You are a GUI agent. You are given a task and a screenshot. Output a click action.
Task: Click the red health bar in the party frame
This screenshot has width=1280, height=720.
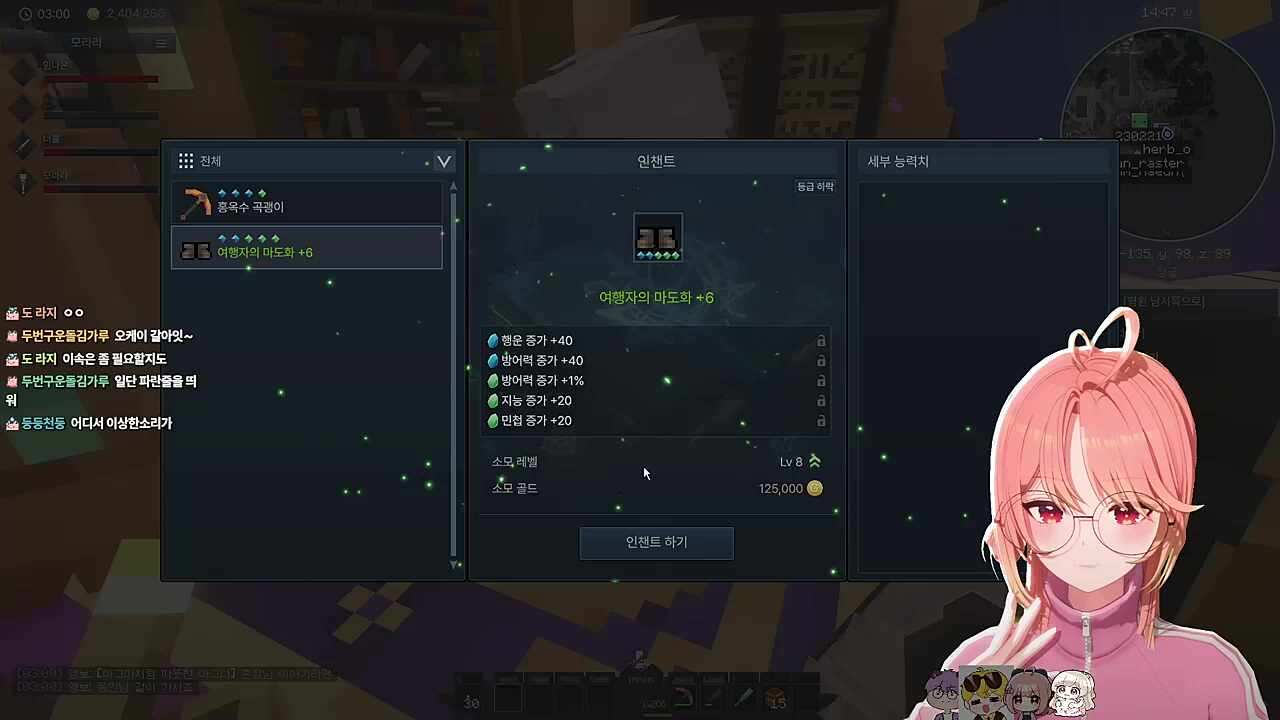click(x=103, y=79)
